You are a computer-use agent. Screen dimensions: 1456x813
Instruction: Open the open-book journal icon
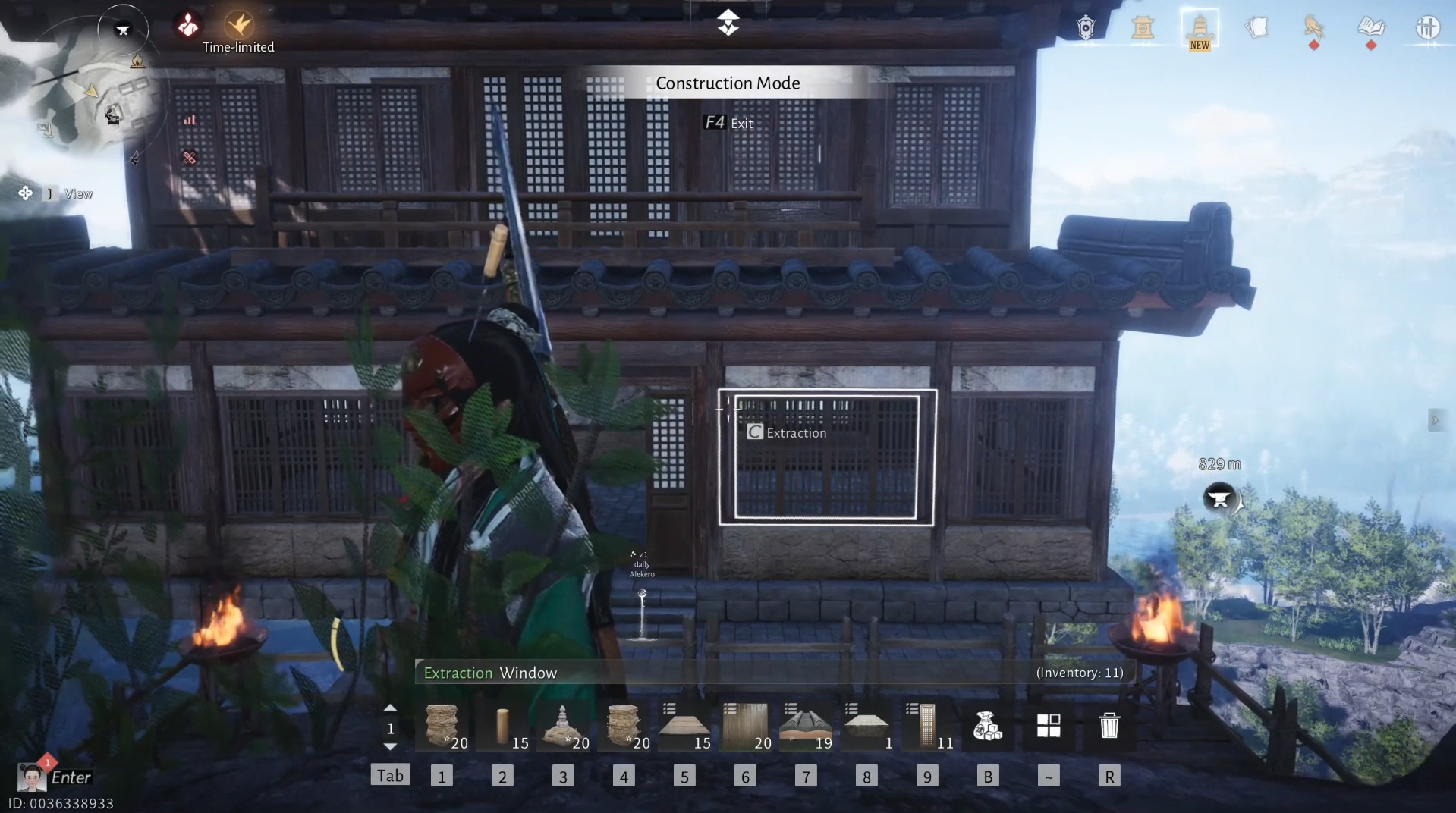(x=1370, y=28)
